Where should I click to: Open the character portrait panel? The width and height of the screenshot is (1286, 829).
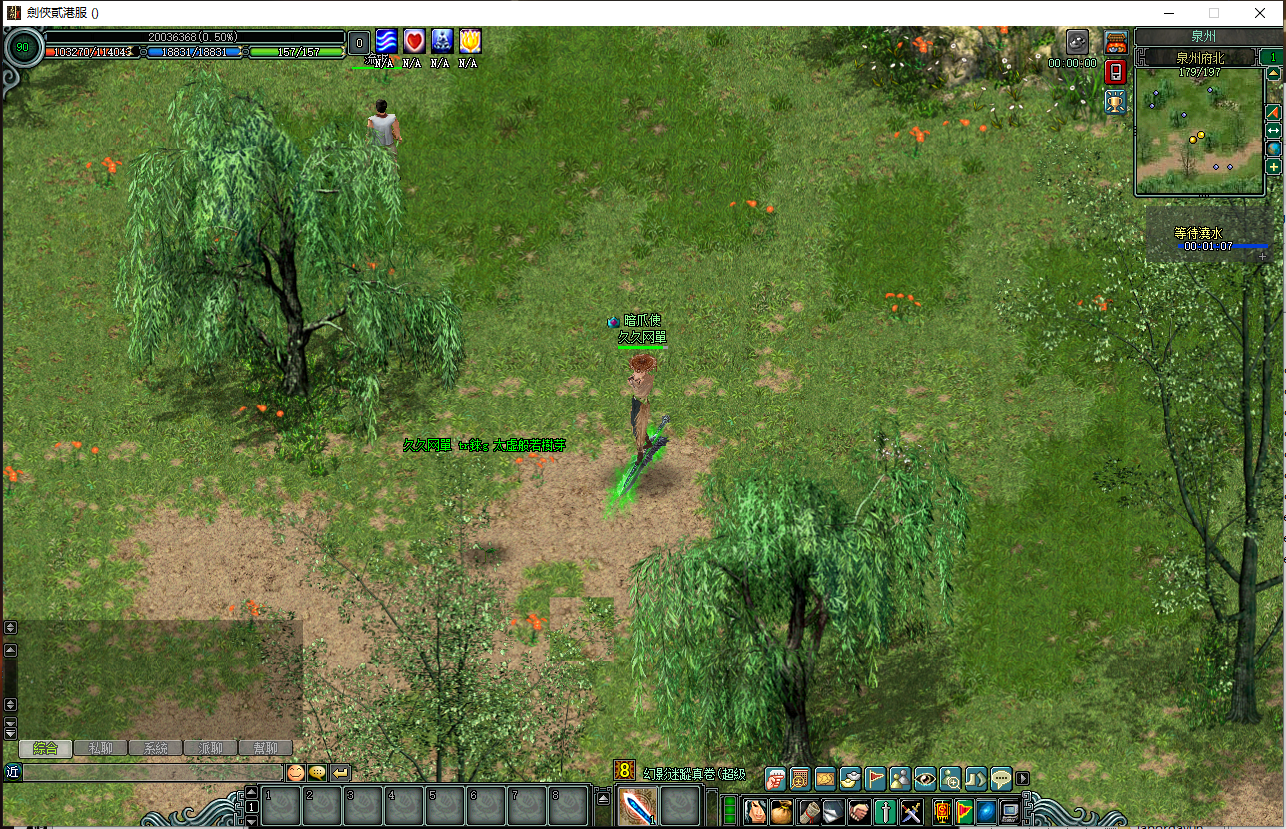point(755,811)
